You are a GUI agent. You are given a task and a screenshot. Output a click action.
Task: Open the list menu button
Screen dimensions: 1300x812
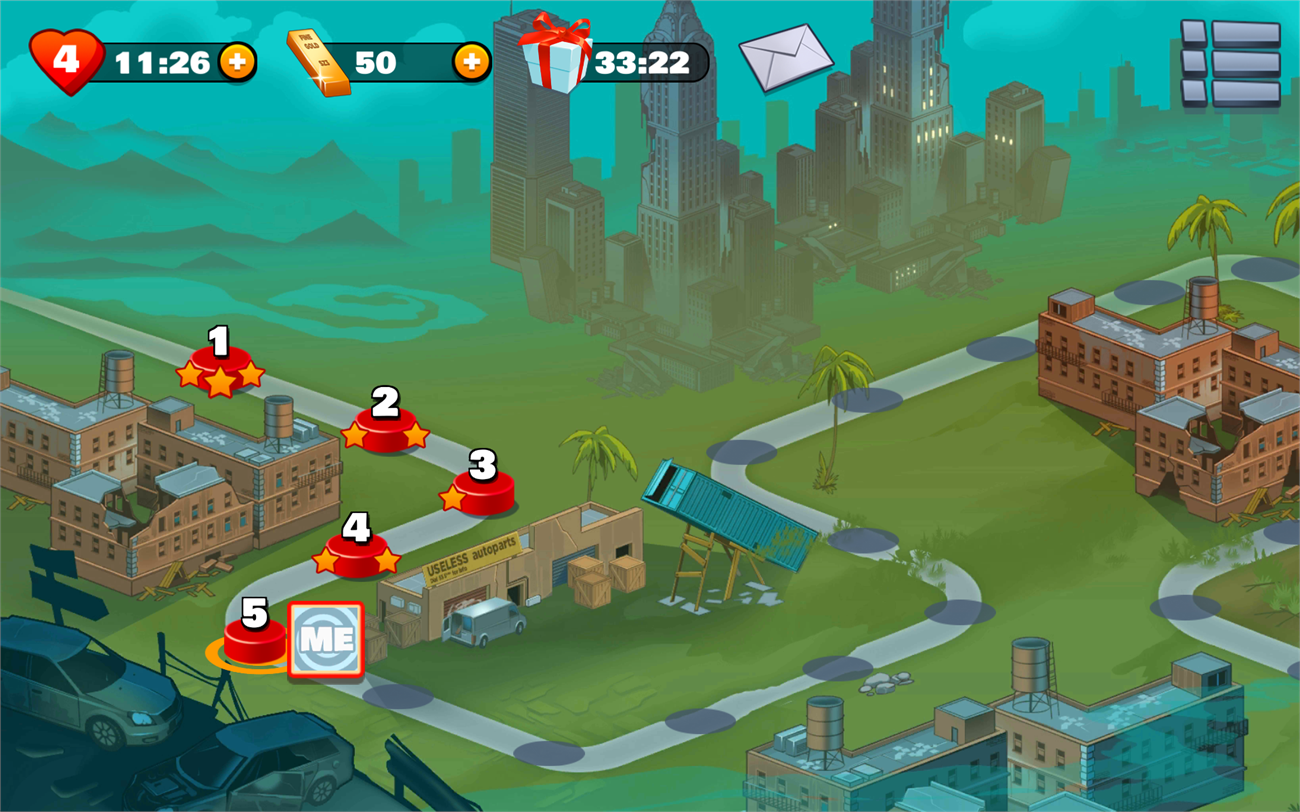[1230, 63]
